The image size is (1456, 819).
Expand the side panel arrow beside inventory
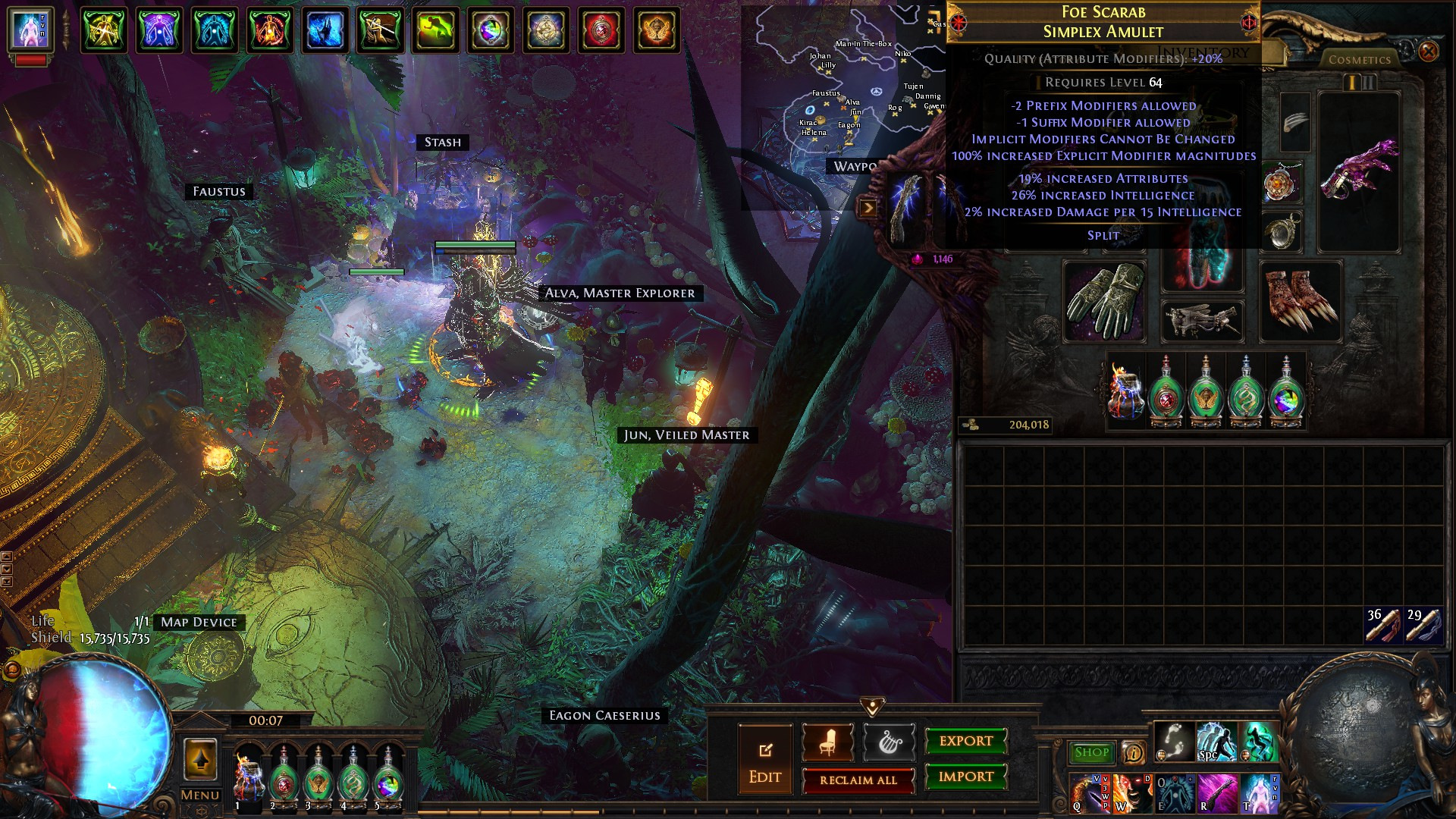click(x=868, y=208)
